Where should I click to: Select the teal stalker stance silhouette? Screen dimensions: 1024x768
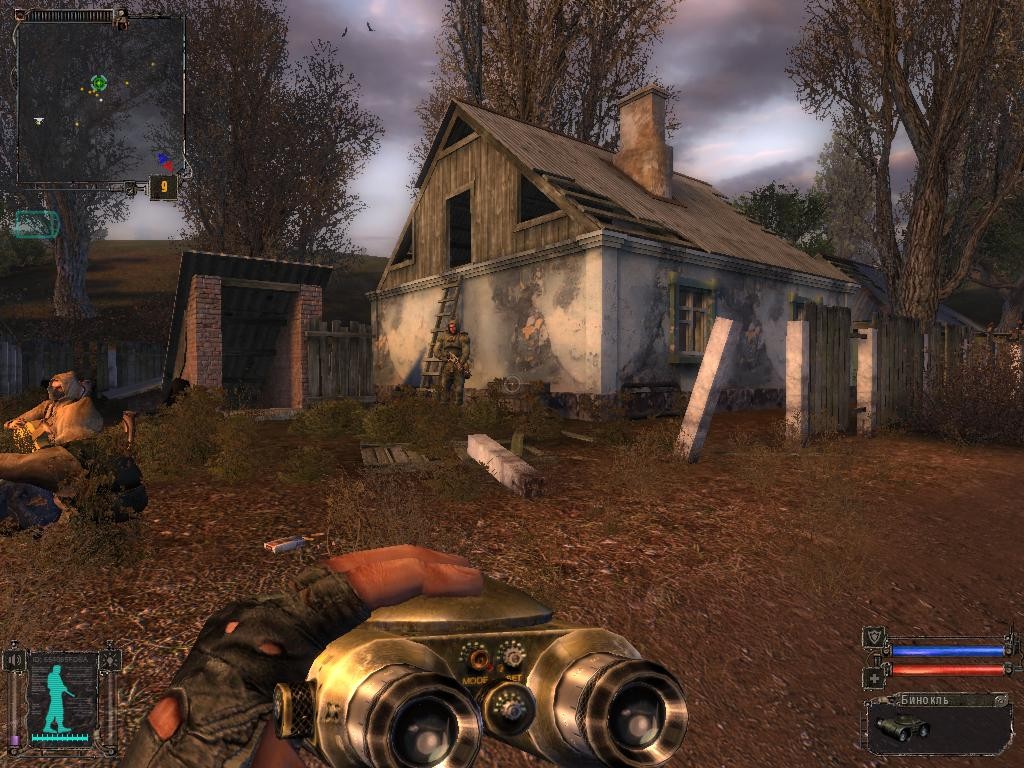pos(56,696)
